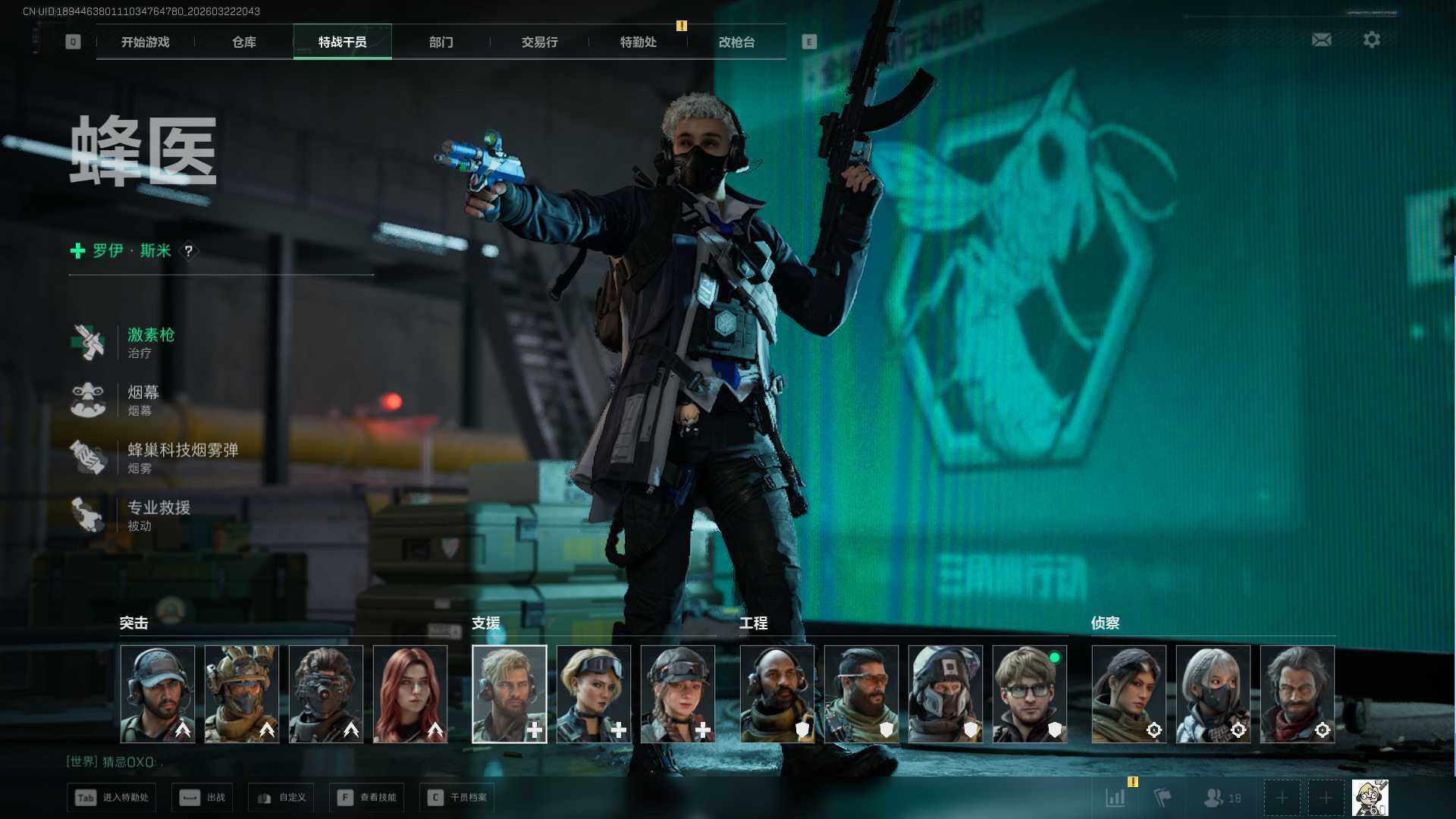Switch to the 仓库 tab
This screenshot has width=1456, height=819.
[x=244, y=42]
